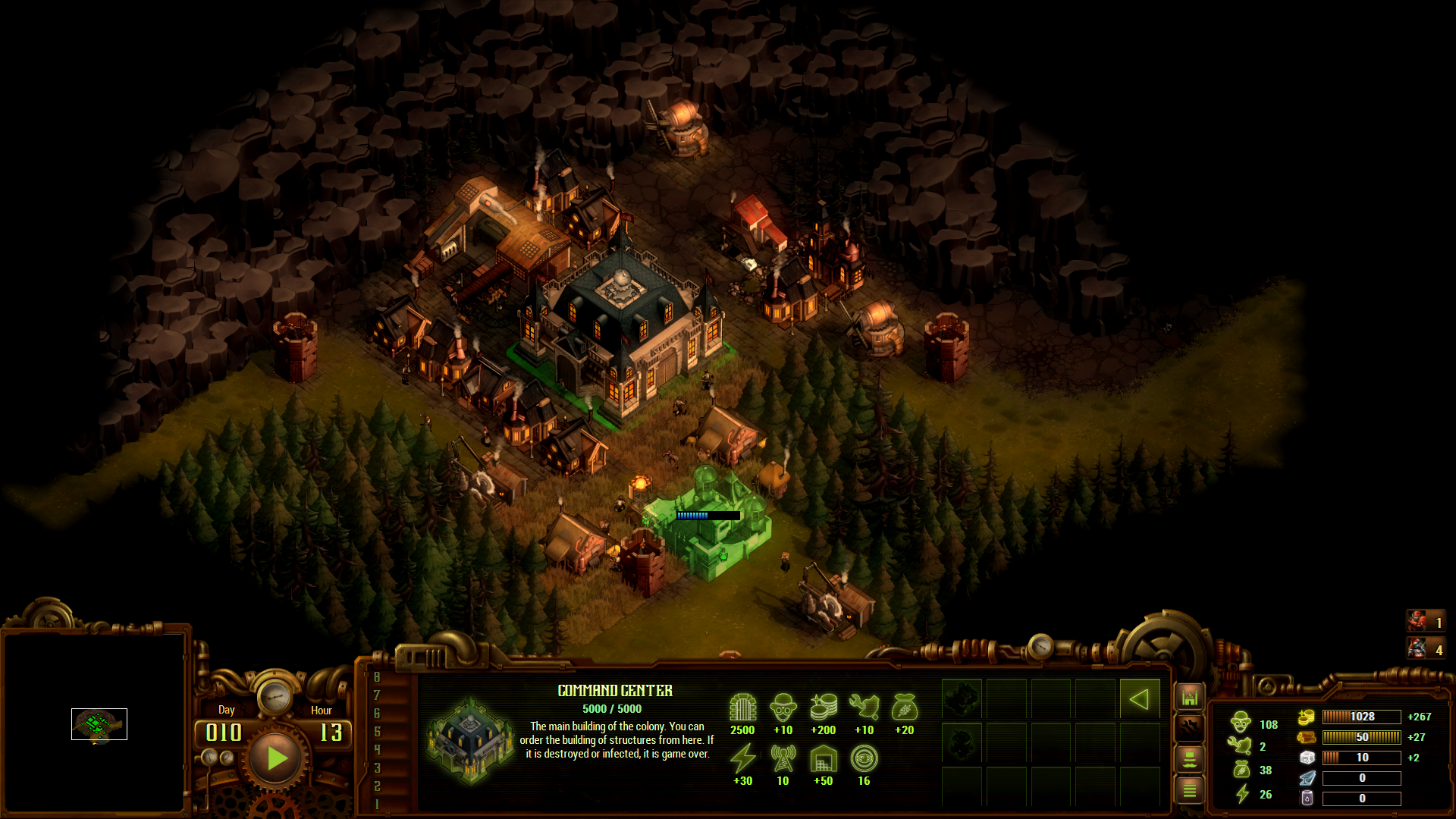Select the first building thumbnail in the grid
The image size is (1456, 819).
962,699
